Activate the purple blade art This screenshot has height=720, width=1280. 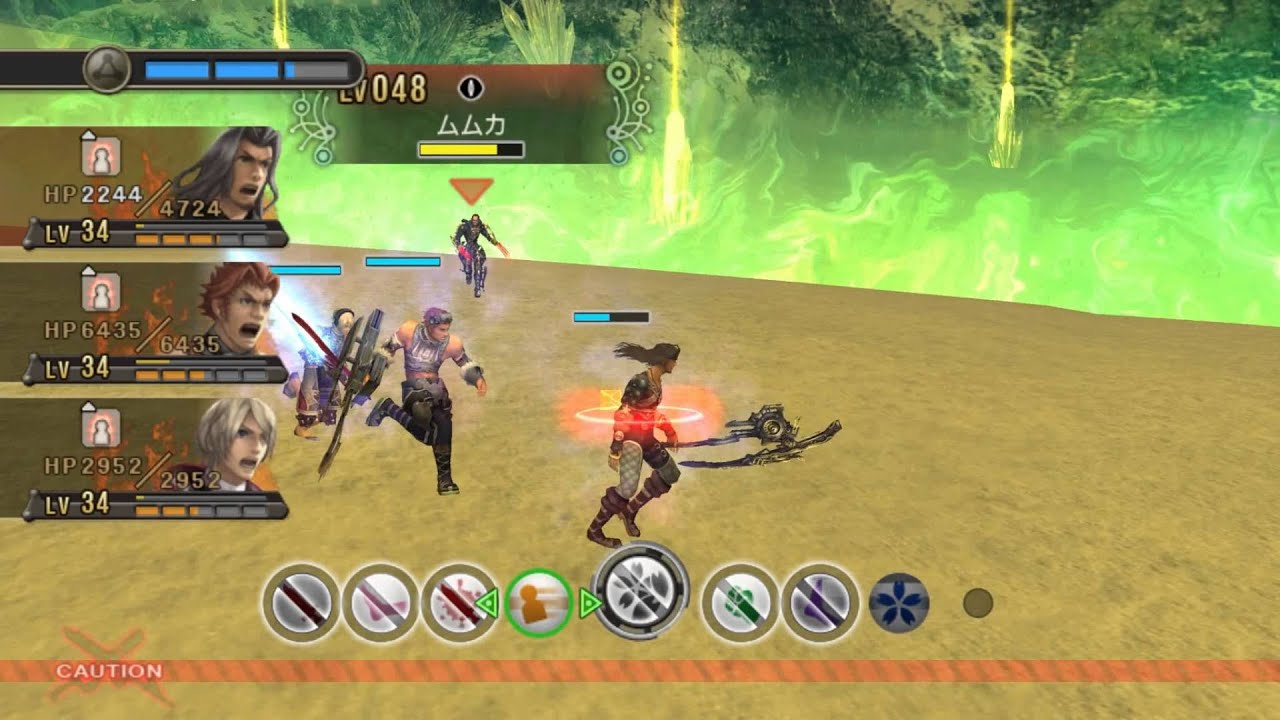(819, 603)
